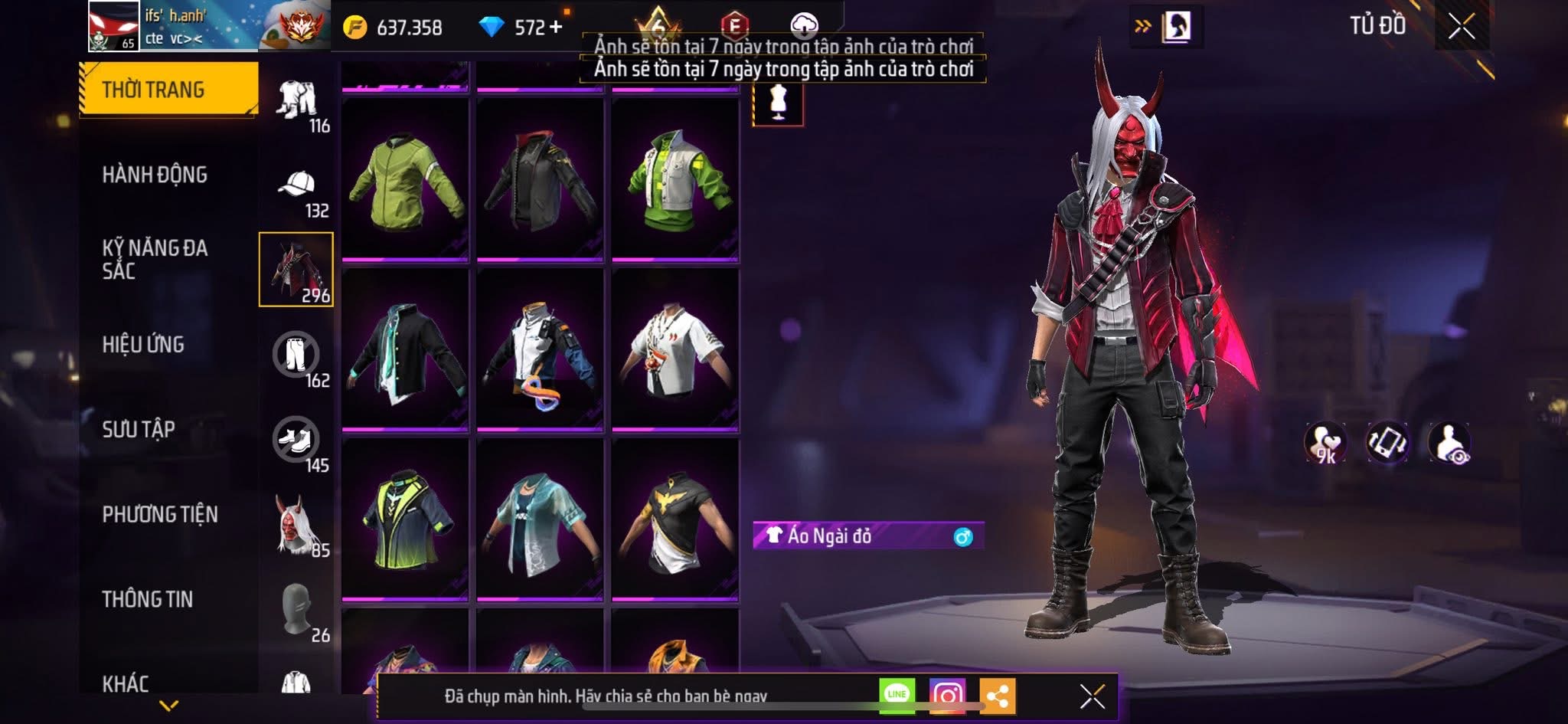Click the mannequin outfit preset icon
This screenshot has width=1568, height=724.
(x=778, y=103)
